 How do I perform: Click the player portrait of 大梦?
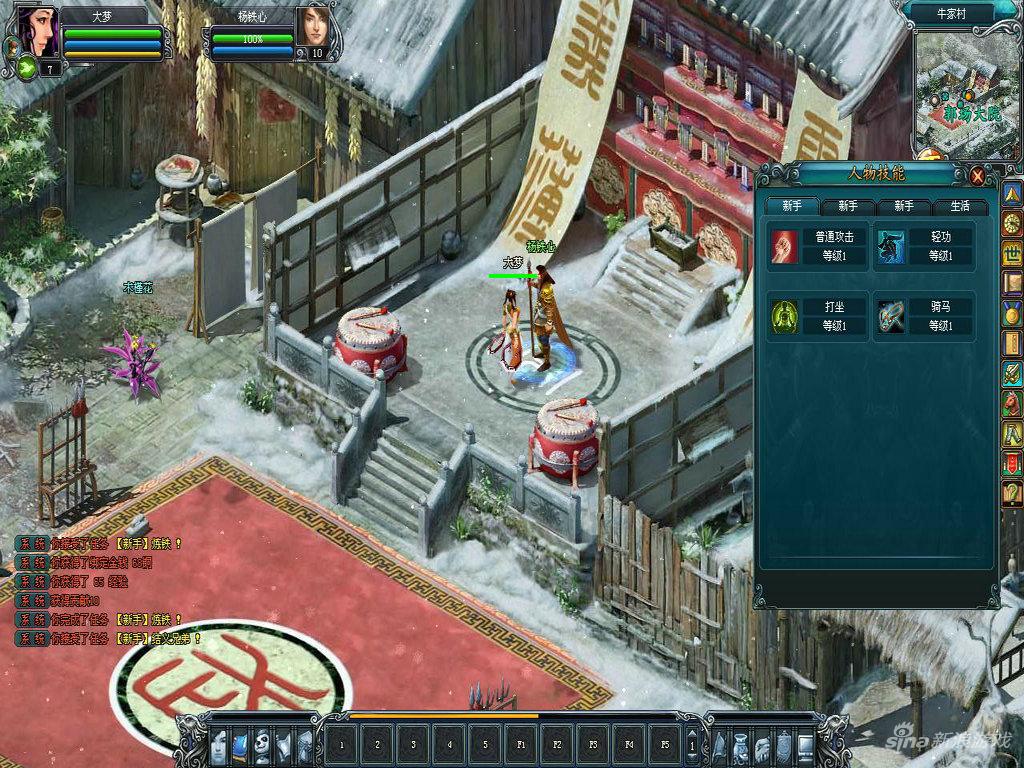click(33, 33)
